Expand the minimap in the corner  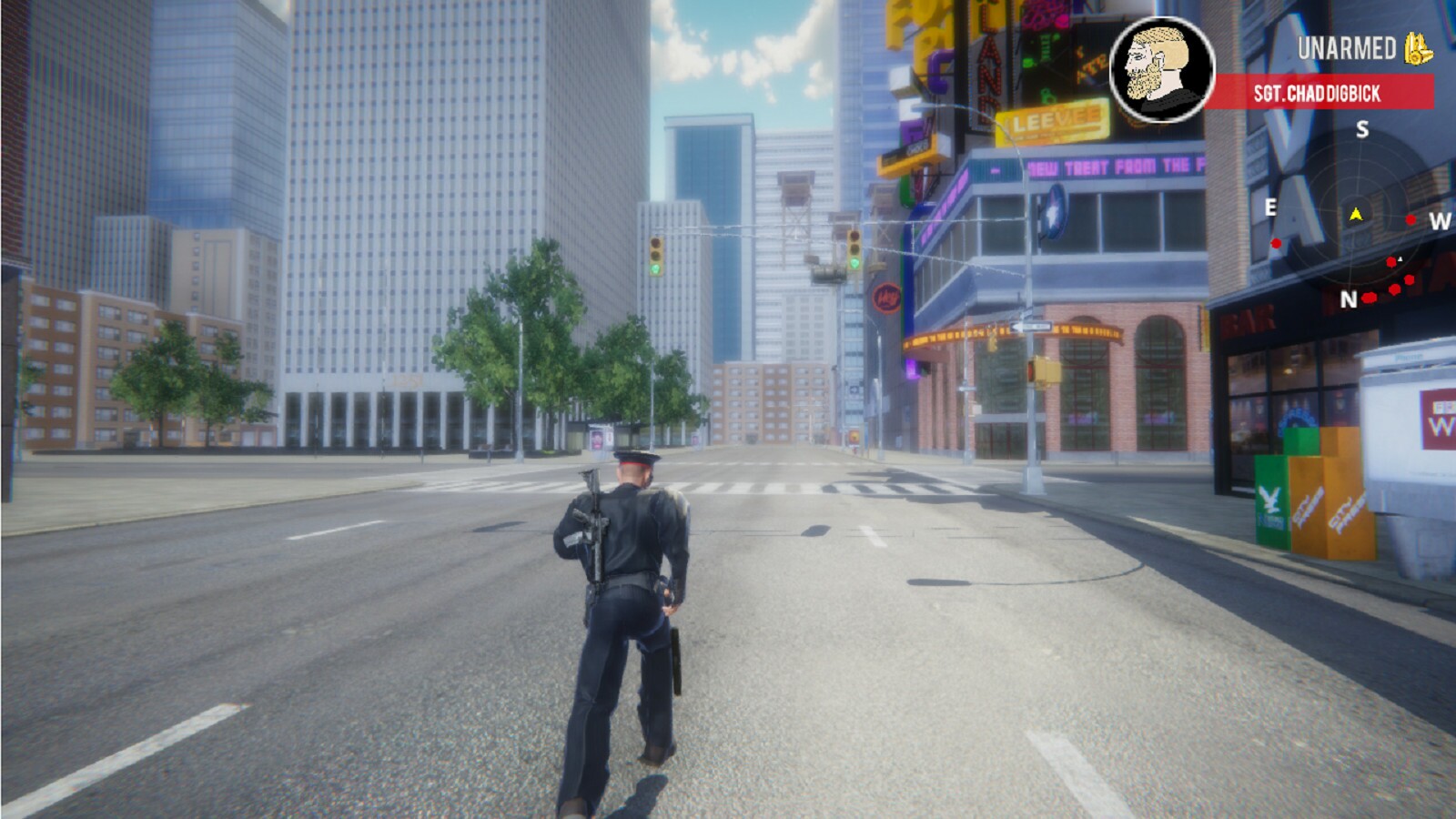pos(1355,218)
